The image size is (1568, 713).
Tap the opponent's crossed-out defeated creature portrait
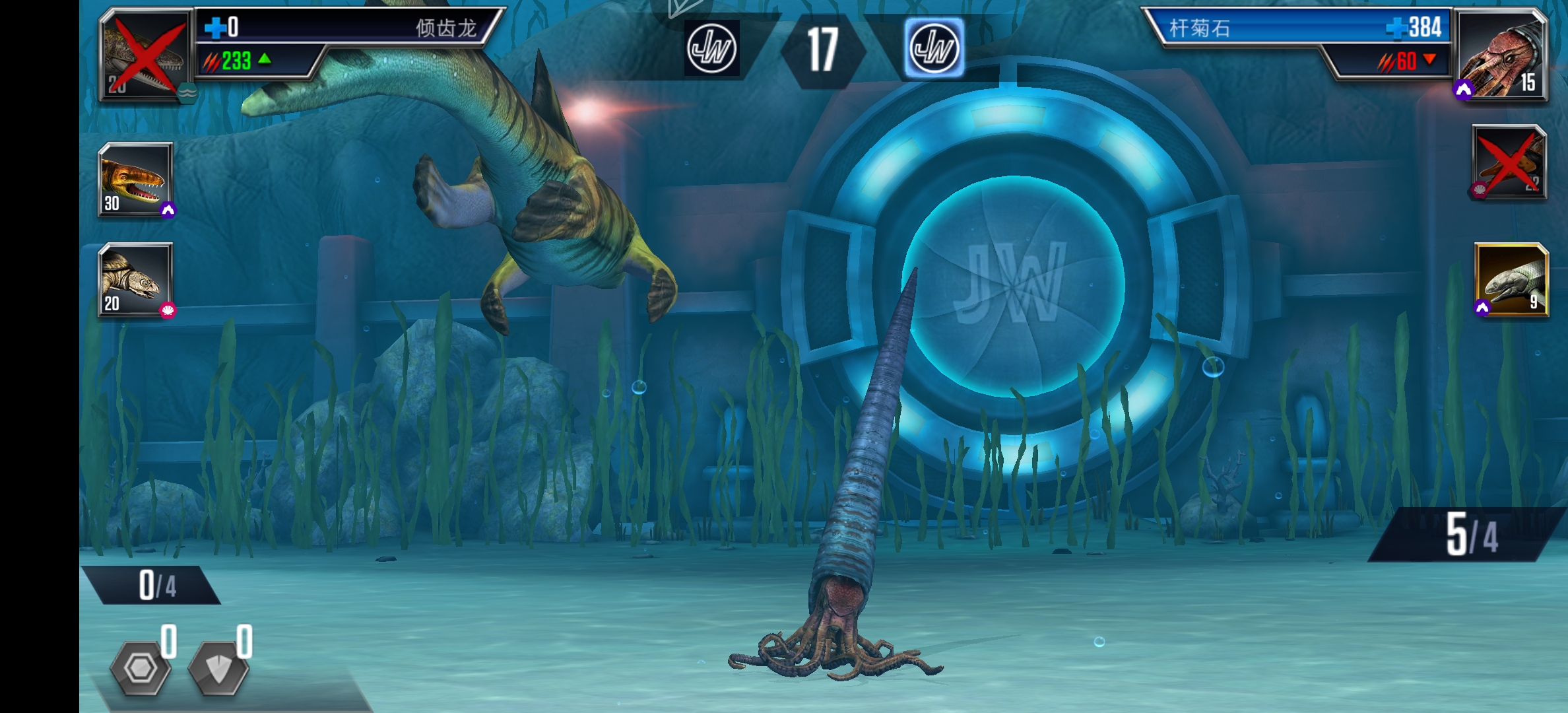1509,163
